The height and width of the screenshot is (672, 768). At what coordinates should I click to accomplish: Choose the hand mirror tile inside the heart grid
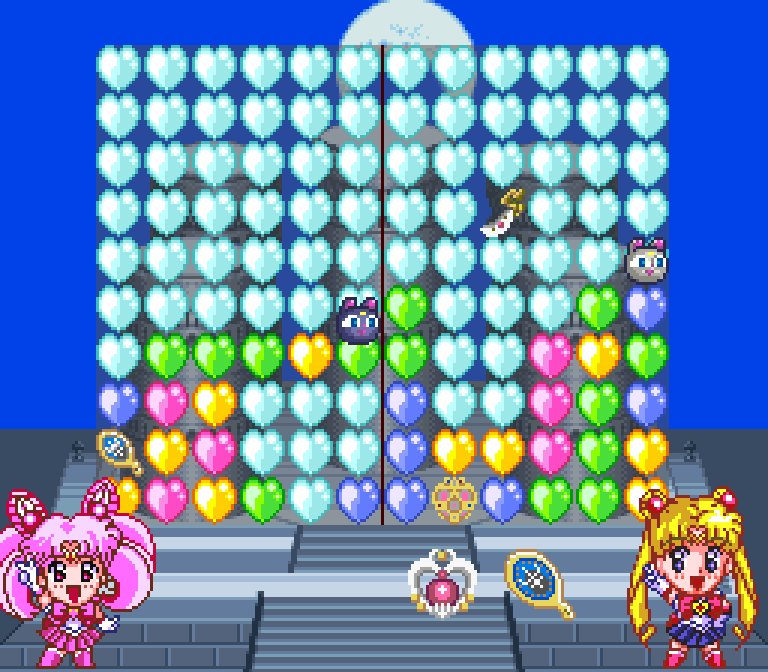tap(119, 451)
